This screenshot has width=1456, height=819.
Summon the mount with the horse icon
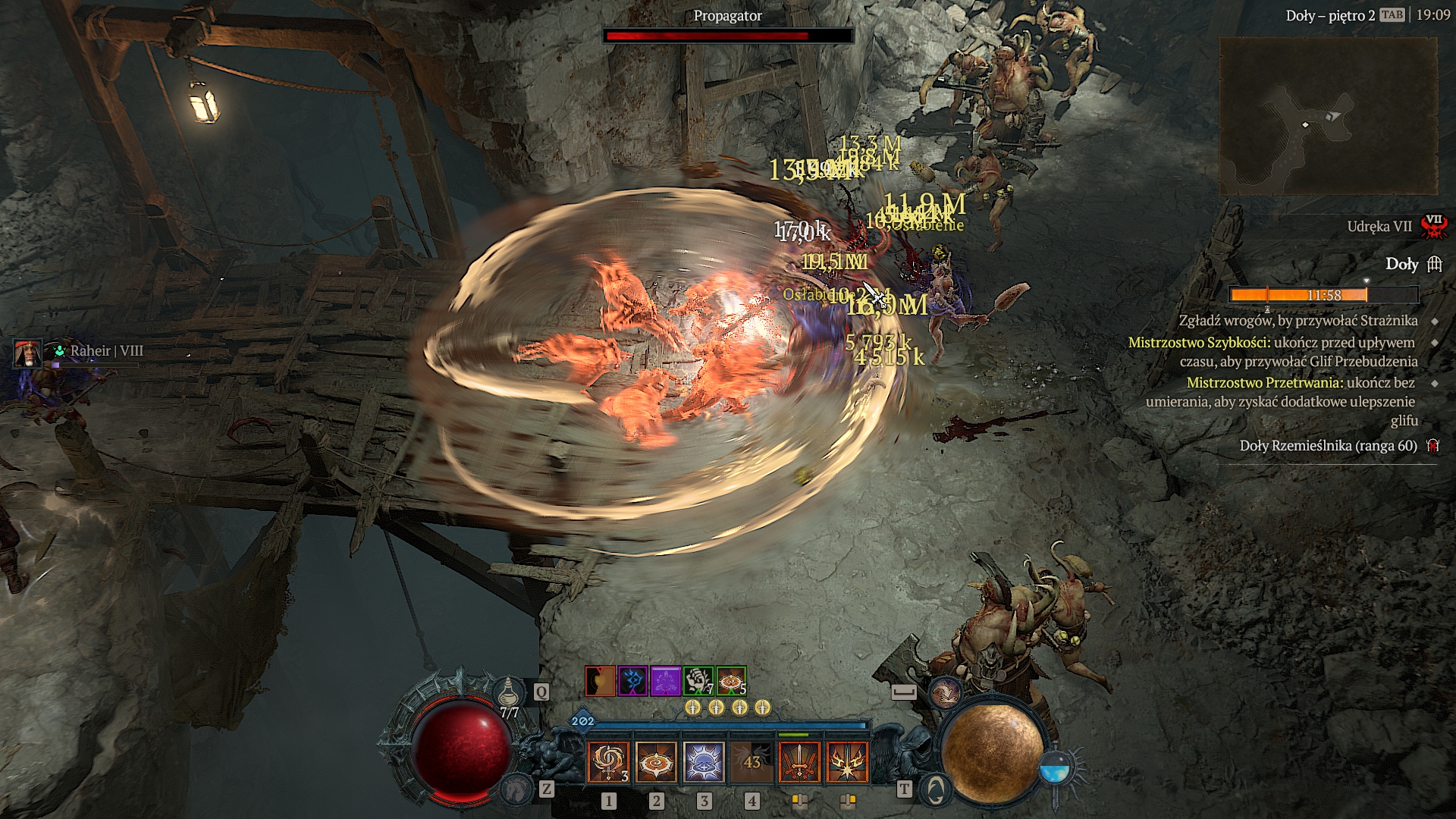click(518, 789)
